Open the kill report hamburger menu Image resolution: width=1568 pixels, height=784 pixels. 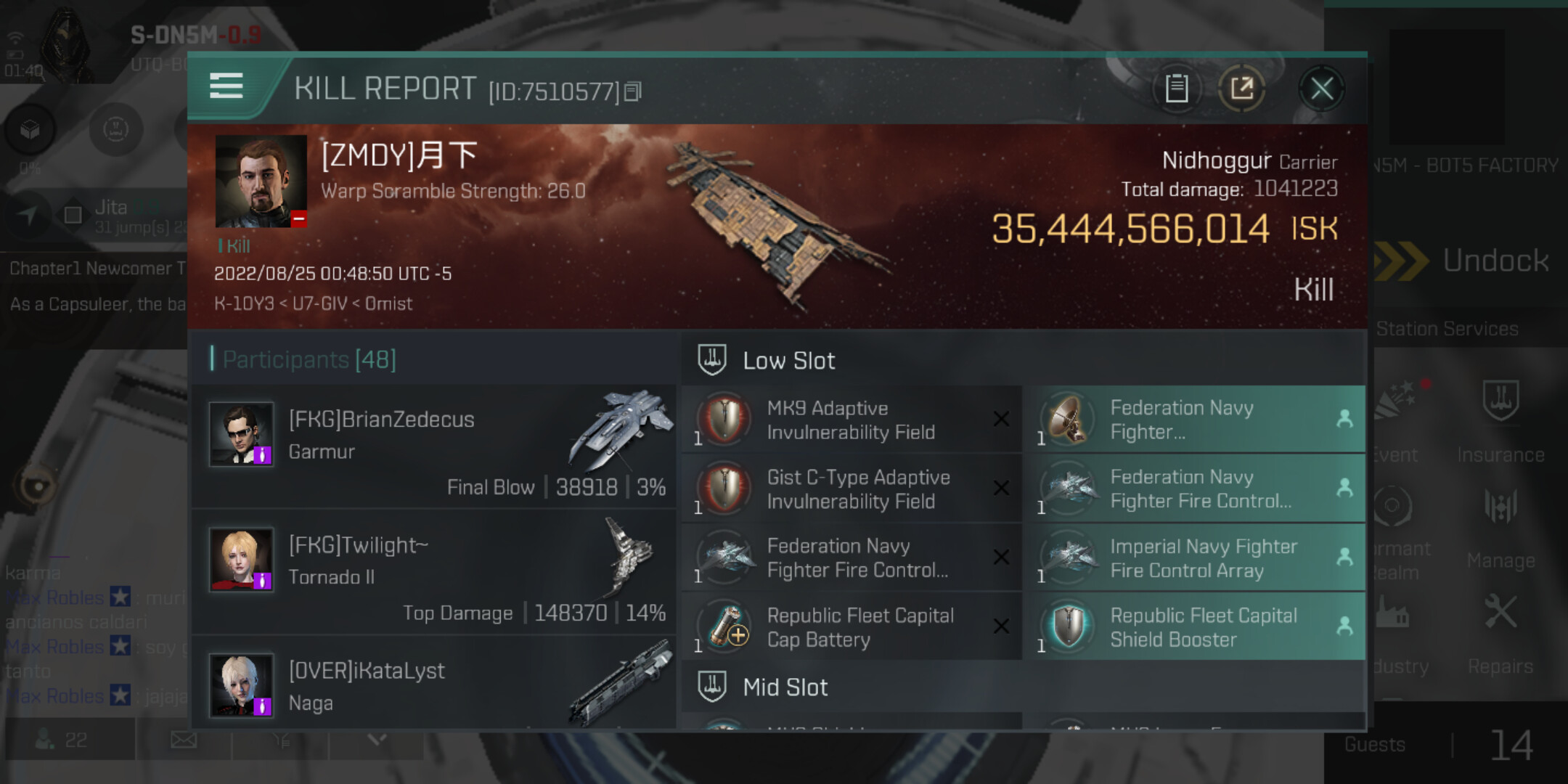[x=226, y=86]
